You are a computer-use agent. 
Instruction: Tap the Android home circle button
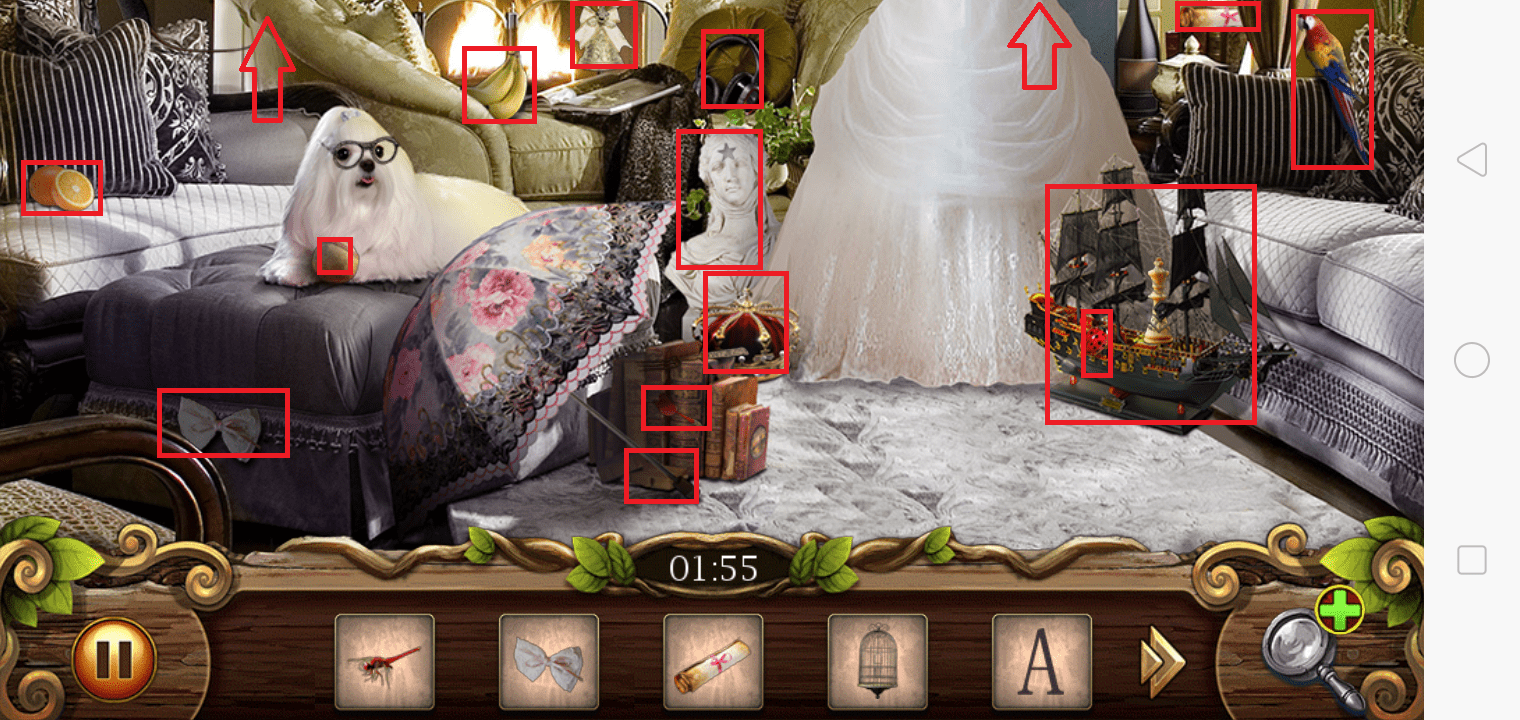point(1471,360)
